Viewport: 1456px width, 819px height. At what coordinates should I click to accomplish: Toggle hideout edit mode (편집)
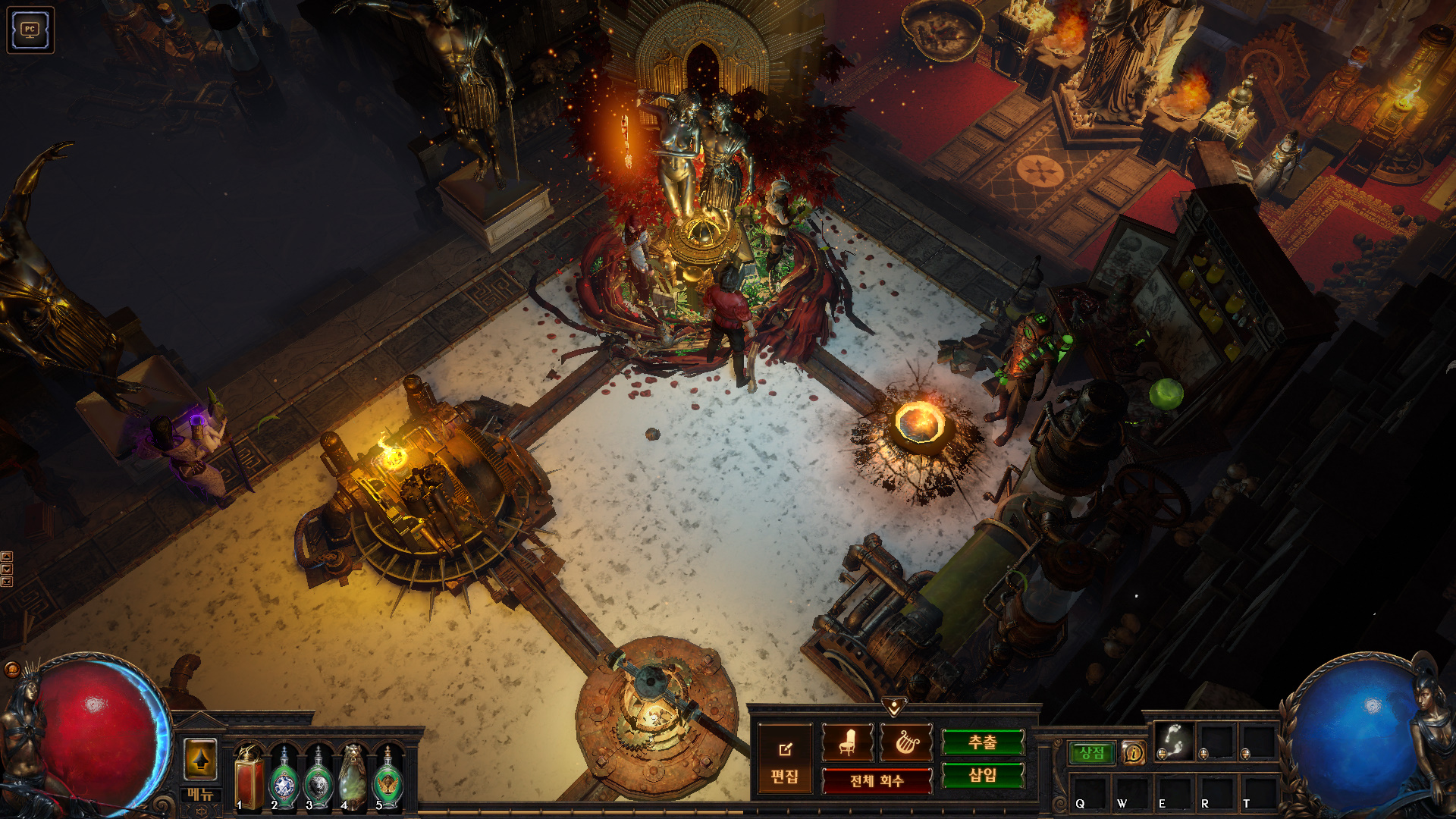(784, 761)
